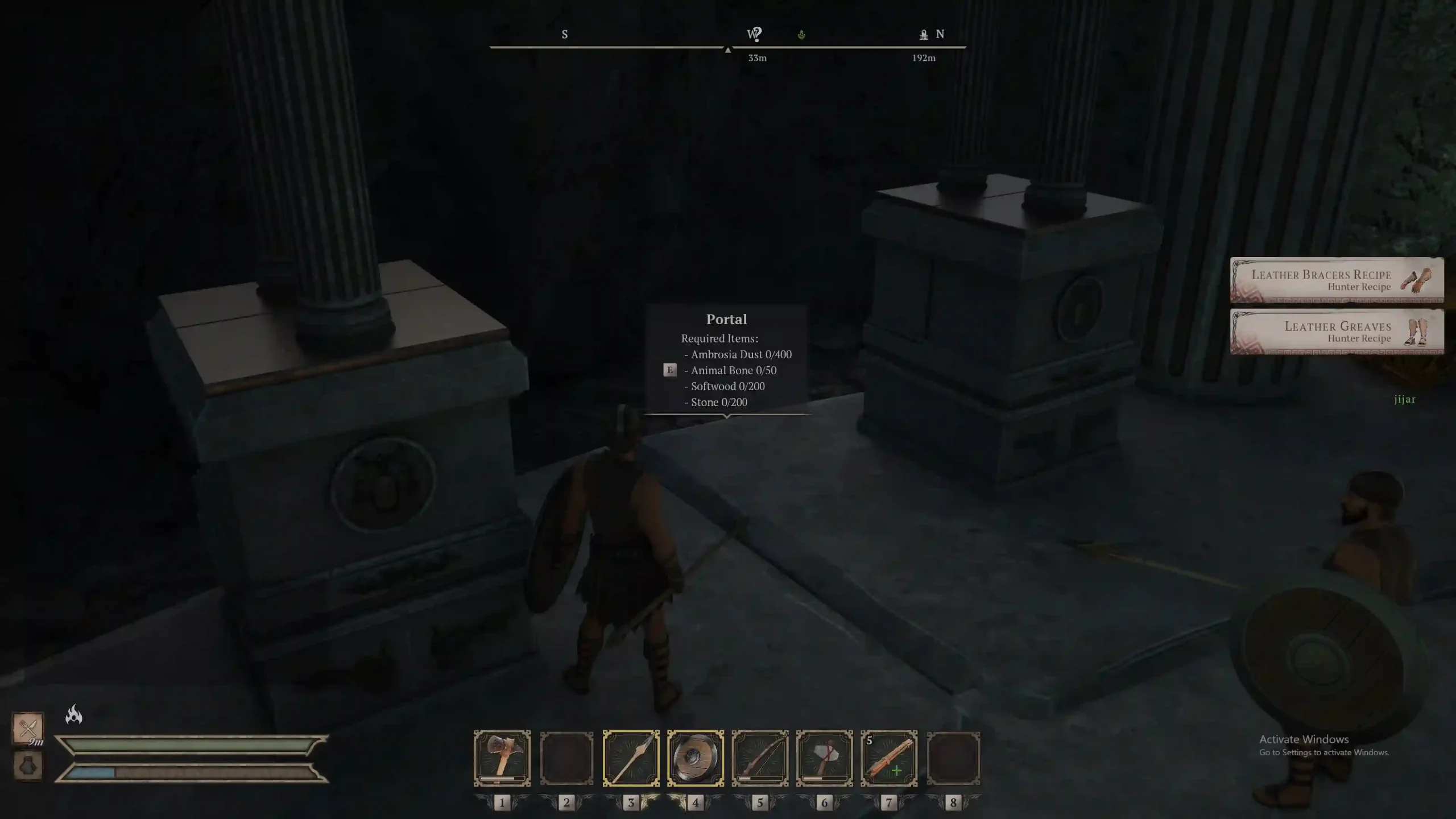Choose the wooden bow hotbar slot
Screen dimensions: 1456x819
pos(760,758)
